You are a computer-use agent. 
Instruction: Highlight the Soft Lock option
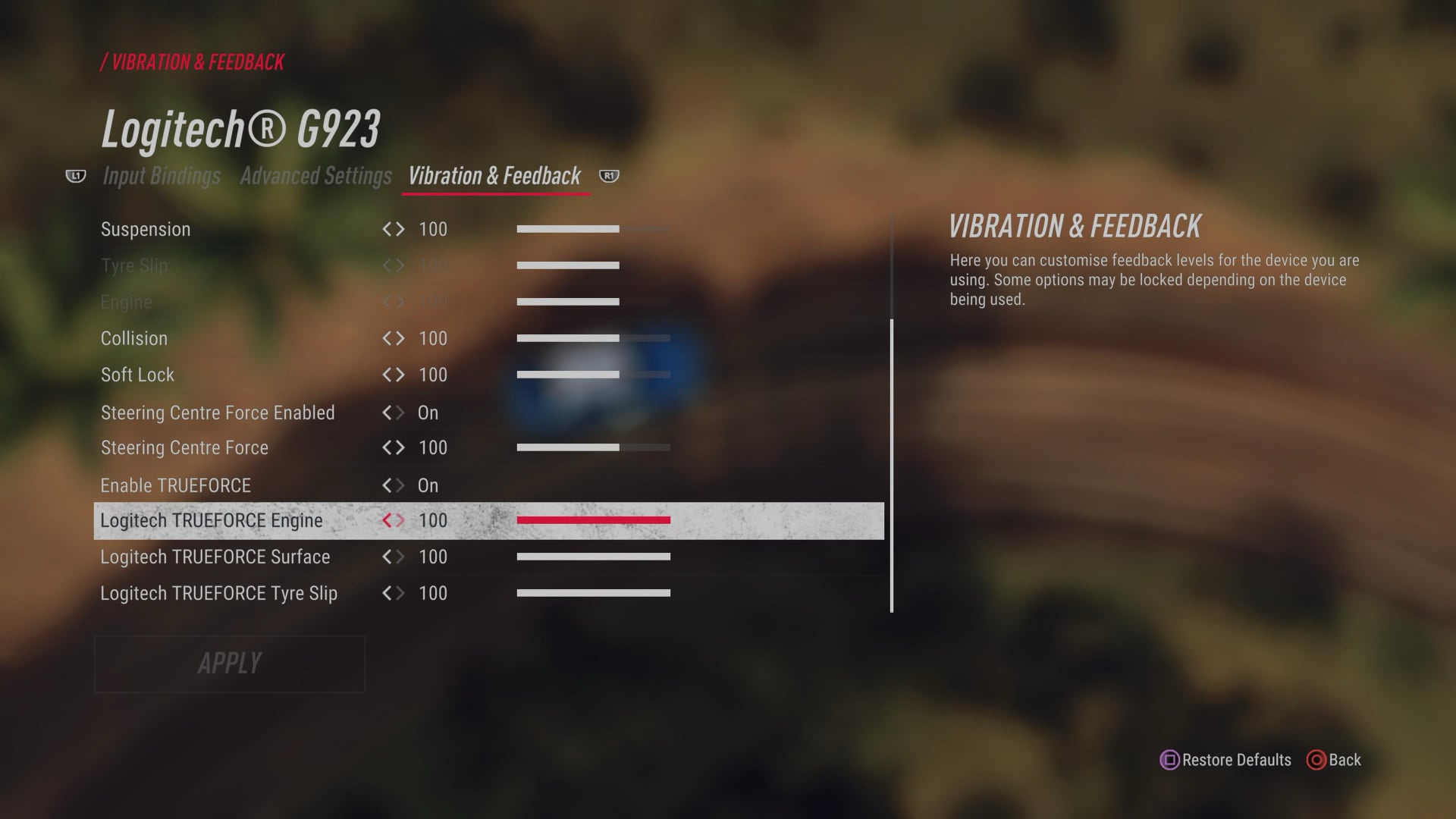[137, 375]
